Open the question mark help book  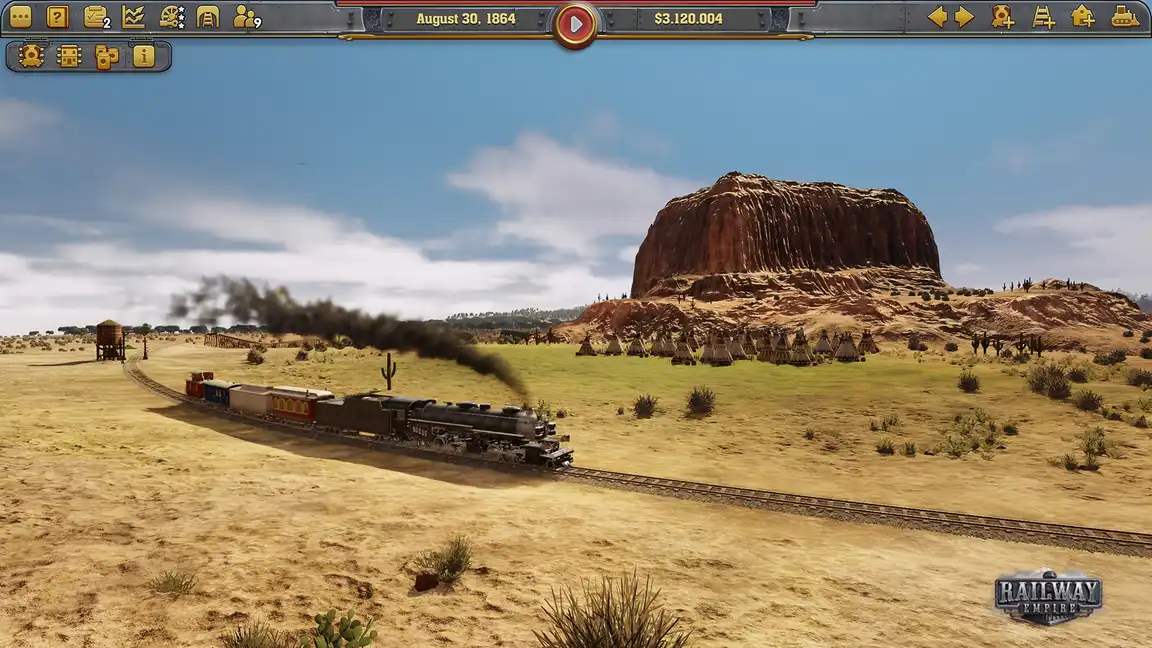click(58, 17)
